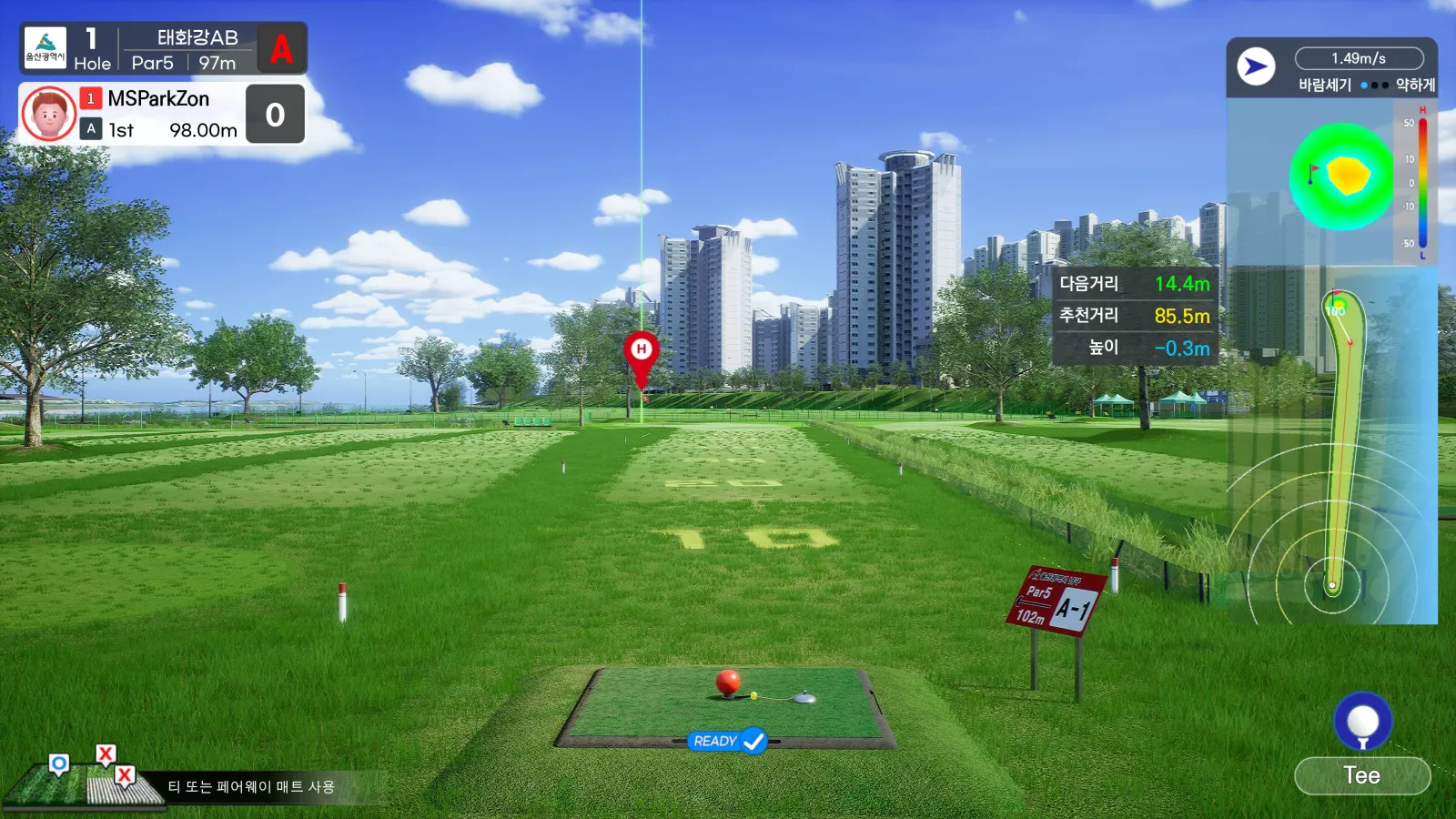Click the green contour map
This screenshot has width=1456, height=819.
click(1341, 177)
